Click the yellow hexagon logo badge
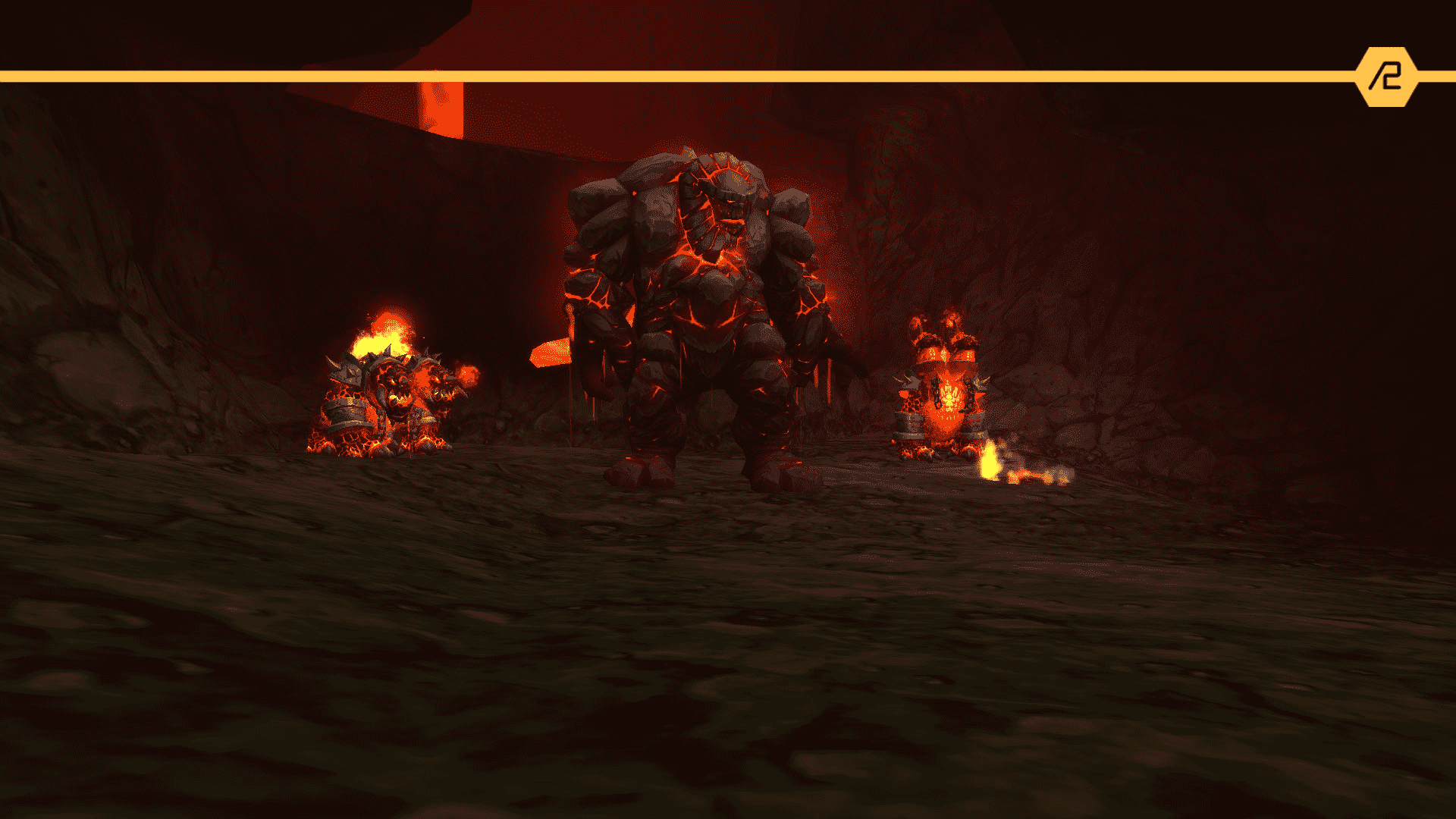This screenshot has height=819, width=1456. tap(1386, 77)
